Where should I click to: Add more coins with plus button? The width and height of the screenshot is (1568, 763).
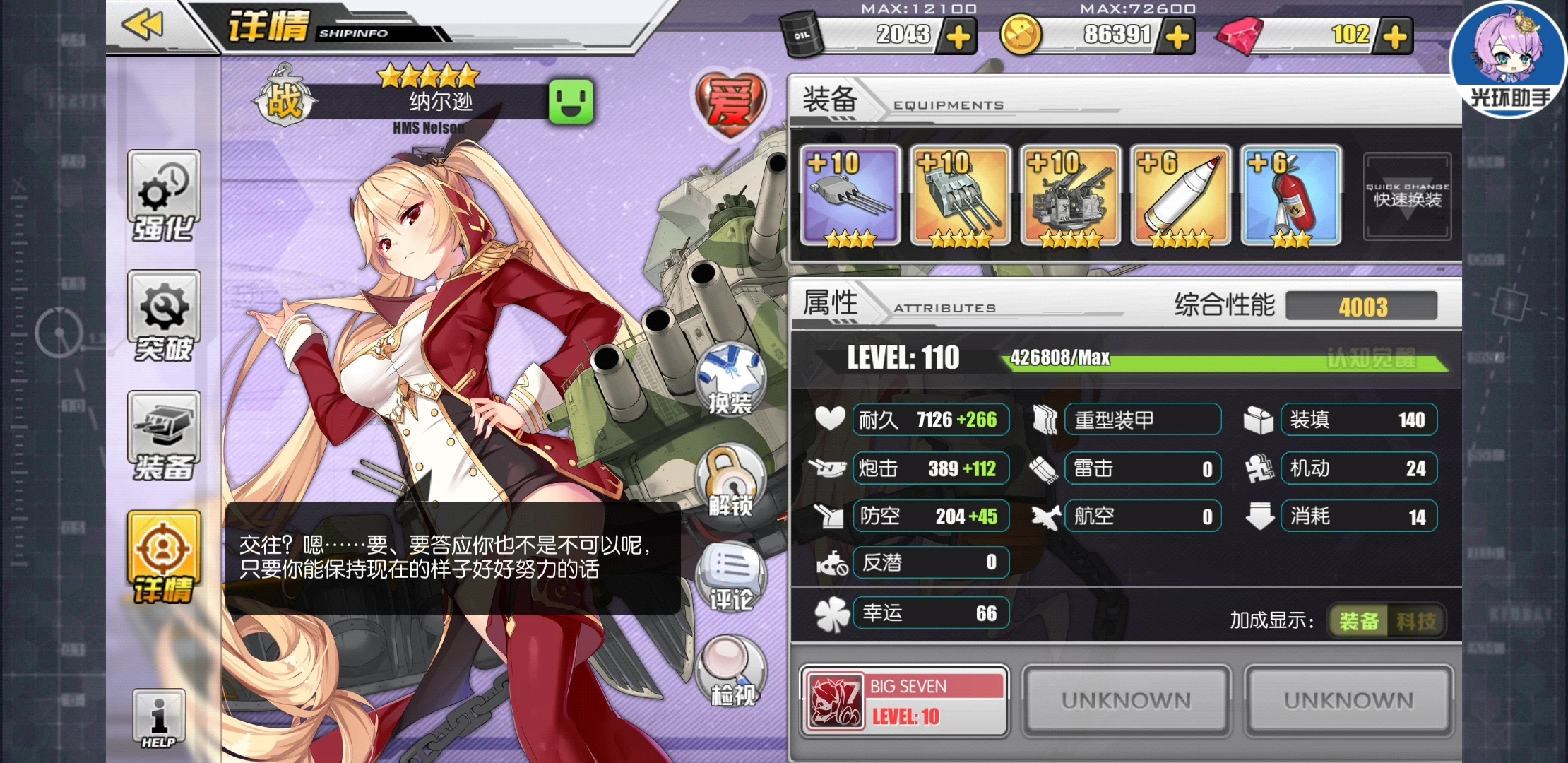1177,37
